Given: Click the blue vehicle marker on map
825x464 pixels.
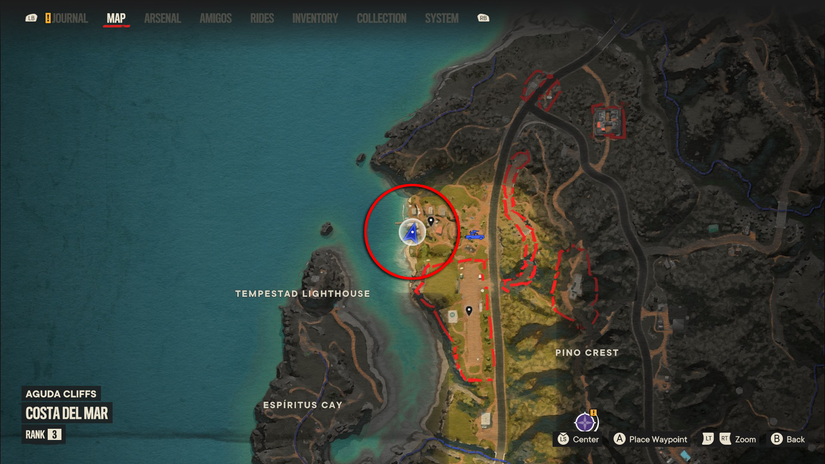Looking at the screenshot, I should click(x=473, y=236).
